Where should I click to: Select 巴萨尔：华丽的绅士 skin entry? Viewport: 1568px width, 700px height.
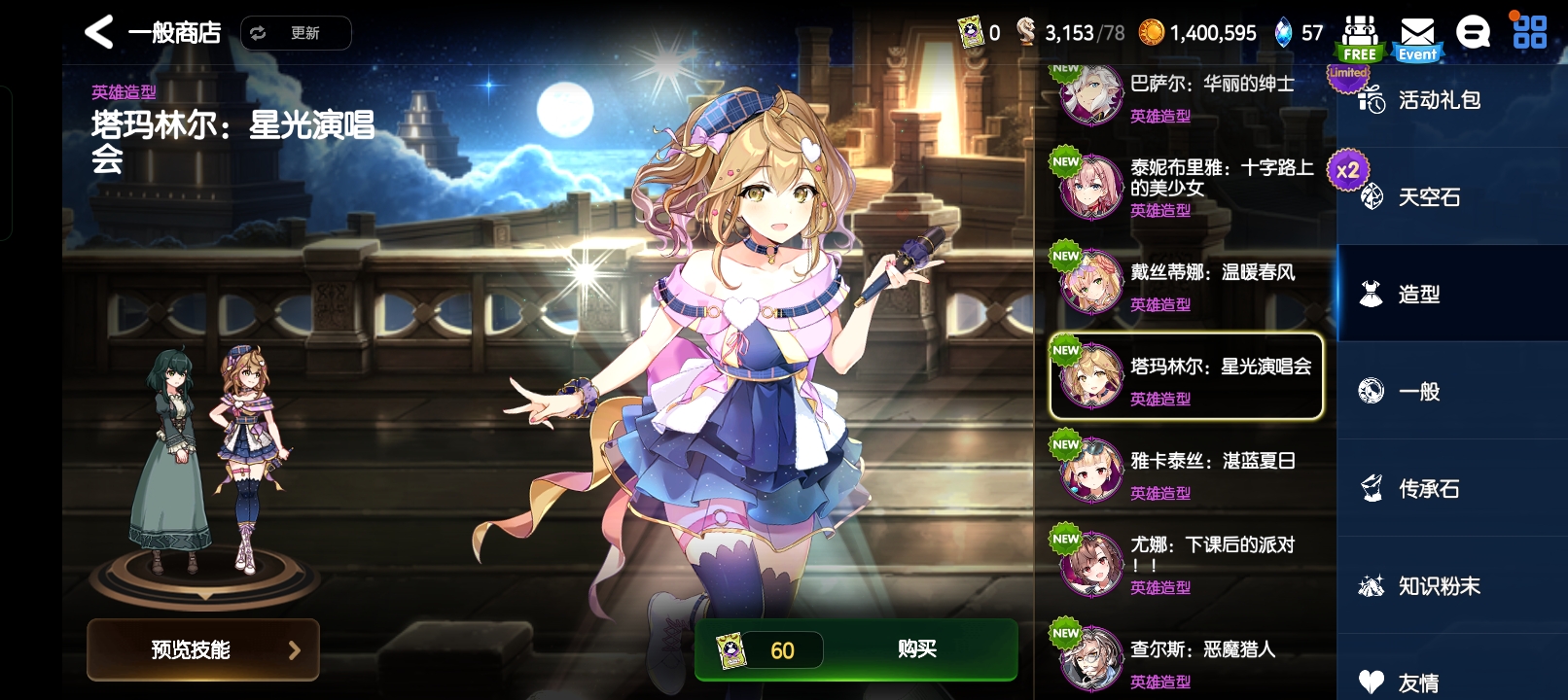pyautogui.click(x=1187, y=95)
